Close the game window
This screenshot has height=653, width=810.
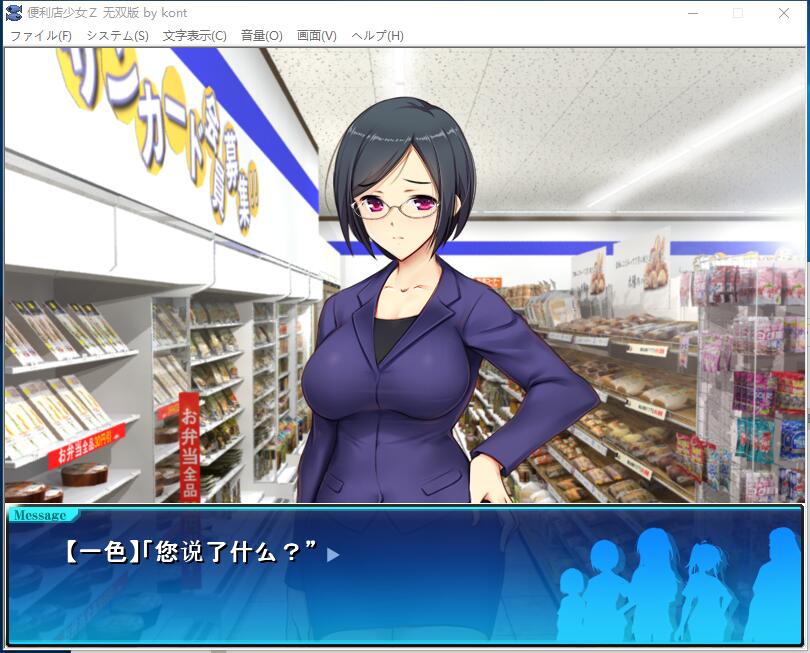coord(784,13)
